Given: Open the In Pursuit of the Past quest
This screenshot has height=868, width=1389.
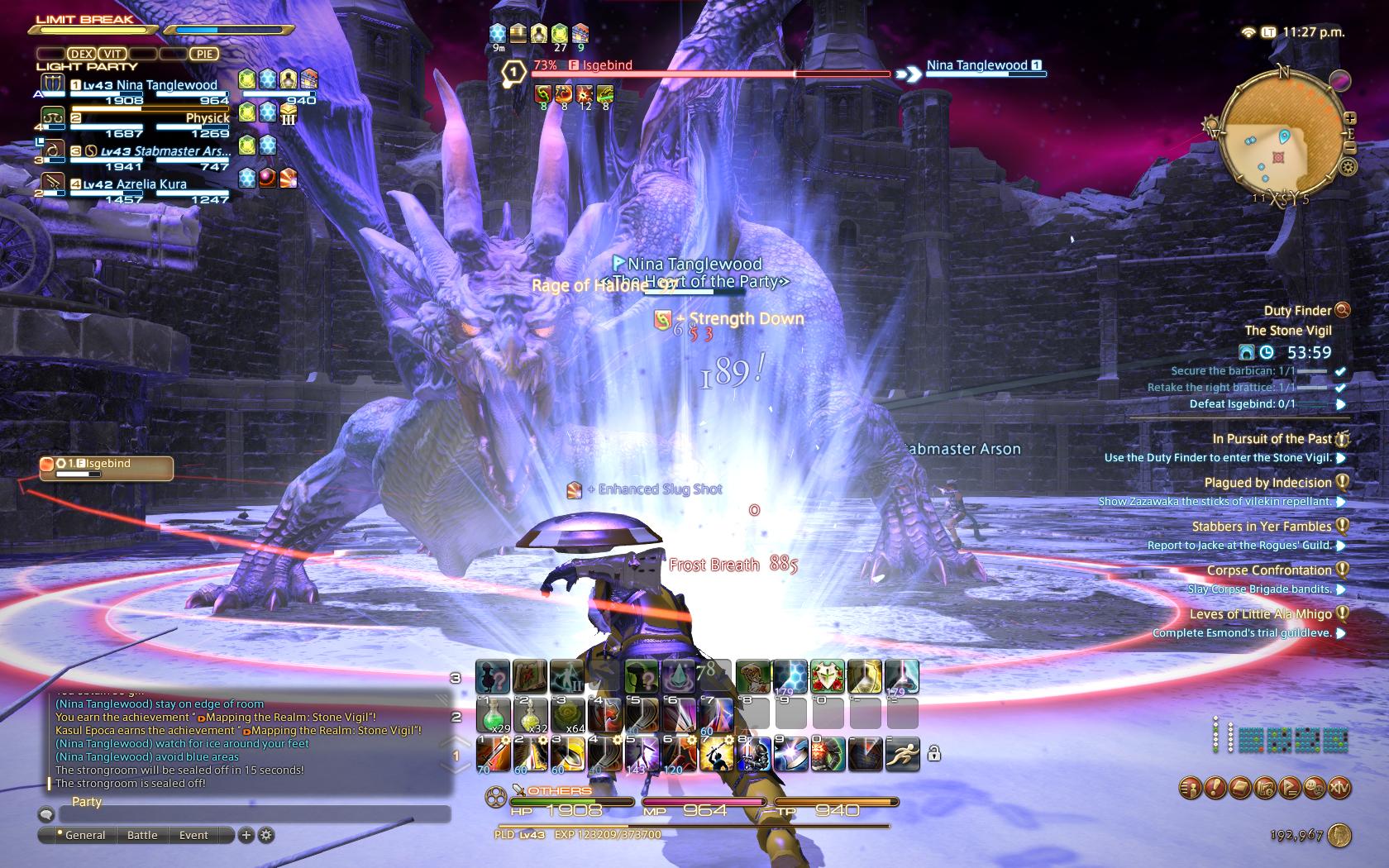Looking at the screenshot, I should pos(1272,439).
